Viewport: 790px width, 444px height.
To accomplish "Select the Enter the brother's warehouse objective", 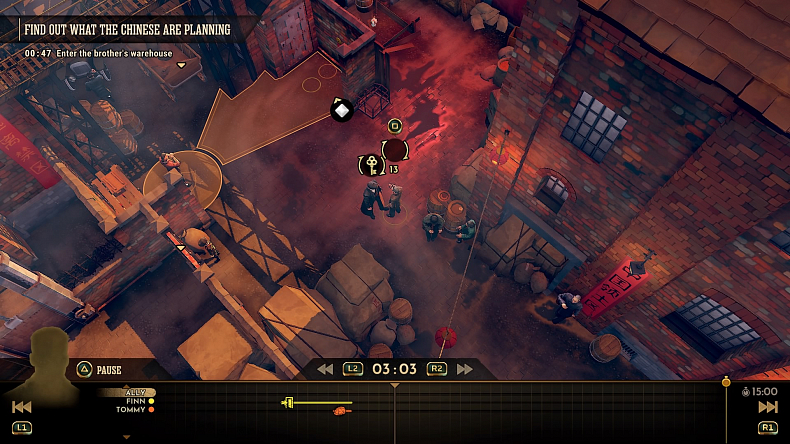I will coord(98,53).
